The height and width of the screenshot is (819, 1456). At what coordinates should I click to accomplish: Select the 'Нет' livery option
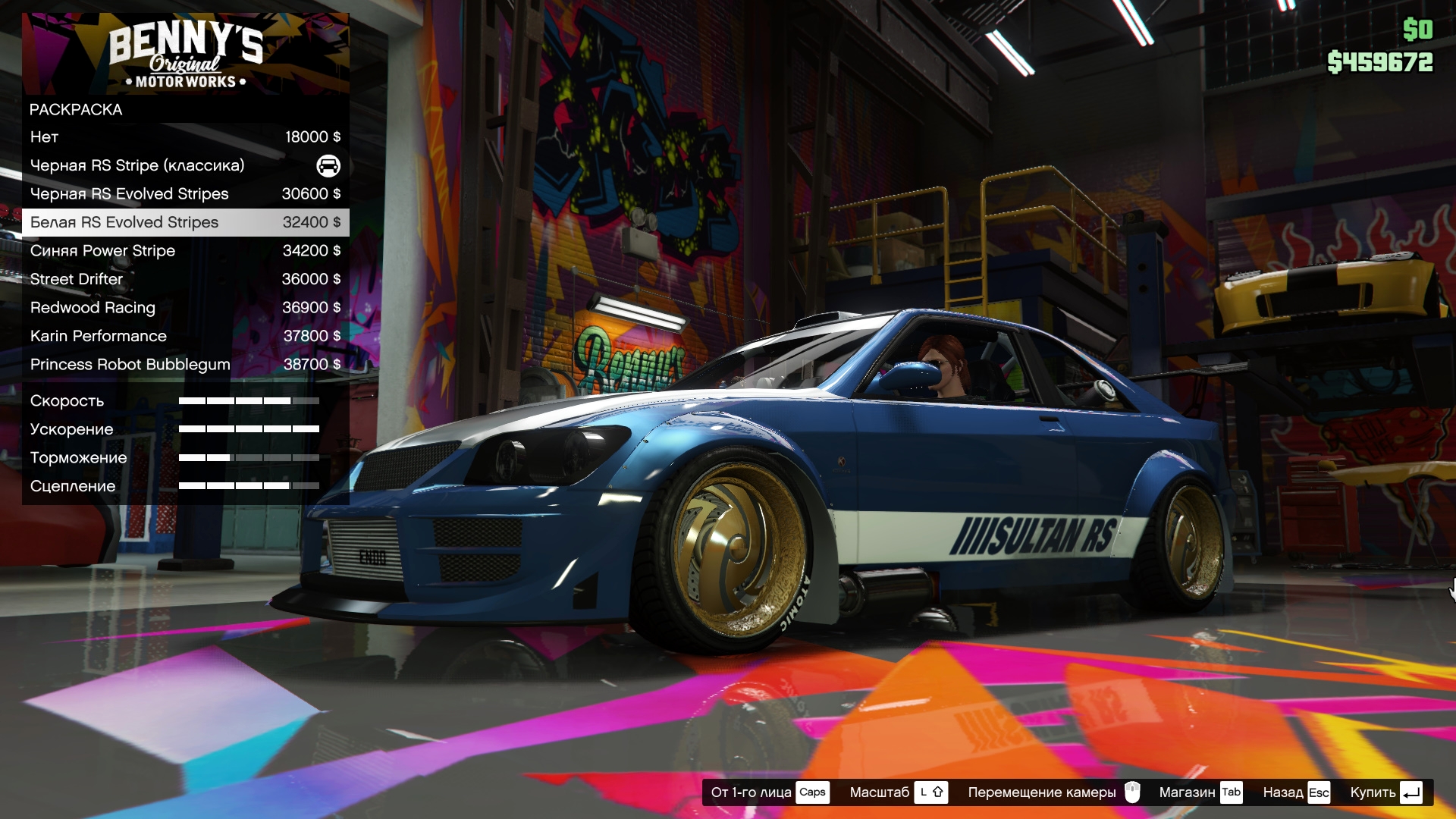coord(185,137)
